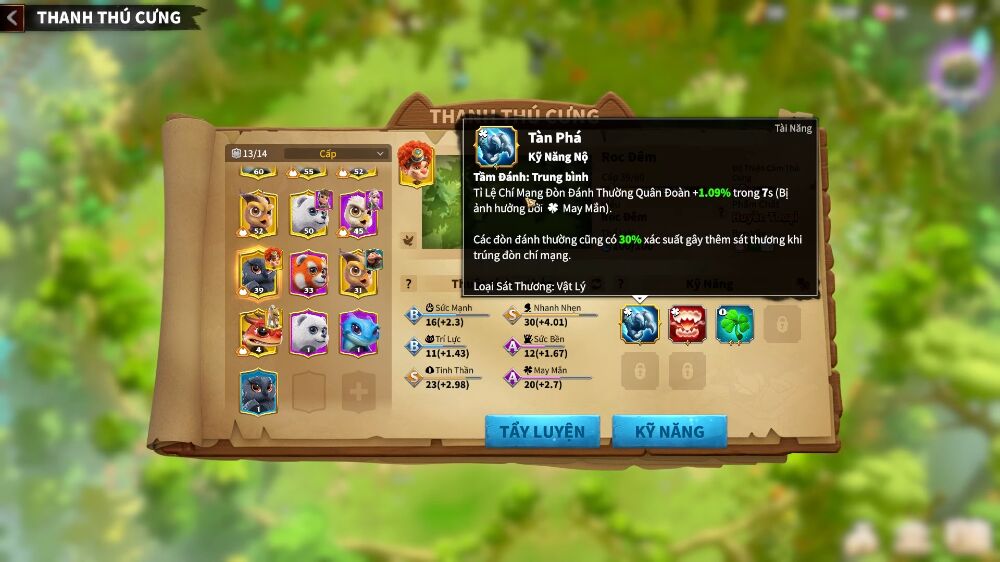Select the level 52 owl pet

tap(258, 213)
